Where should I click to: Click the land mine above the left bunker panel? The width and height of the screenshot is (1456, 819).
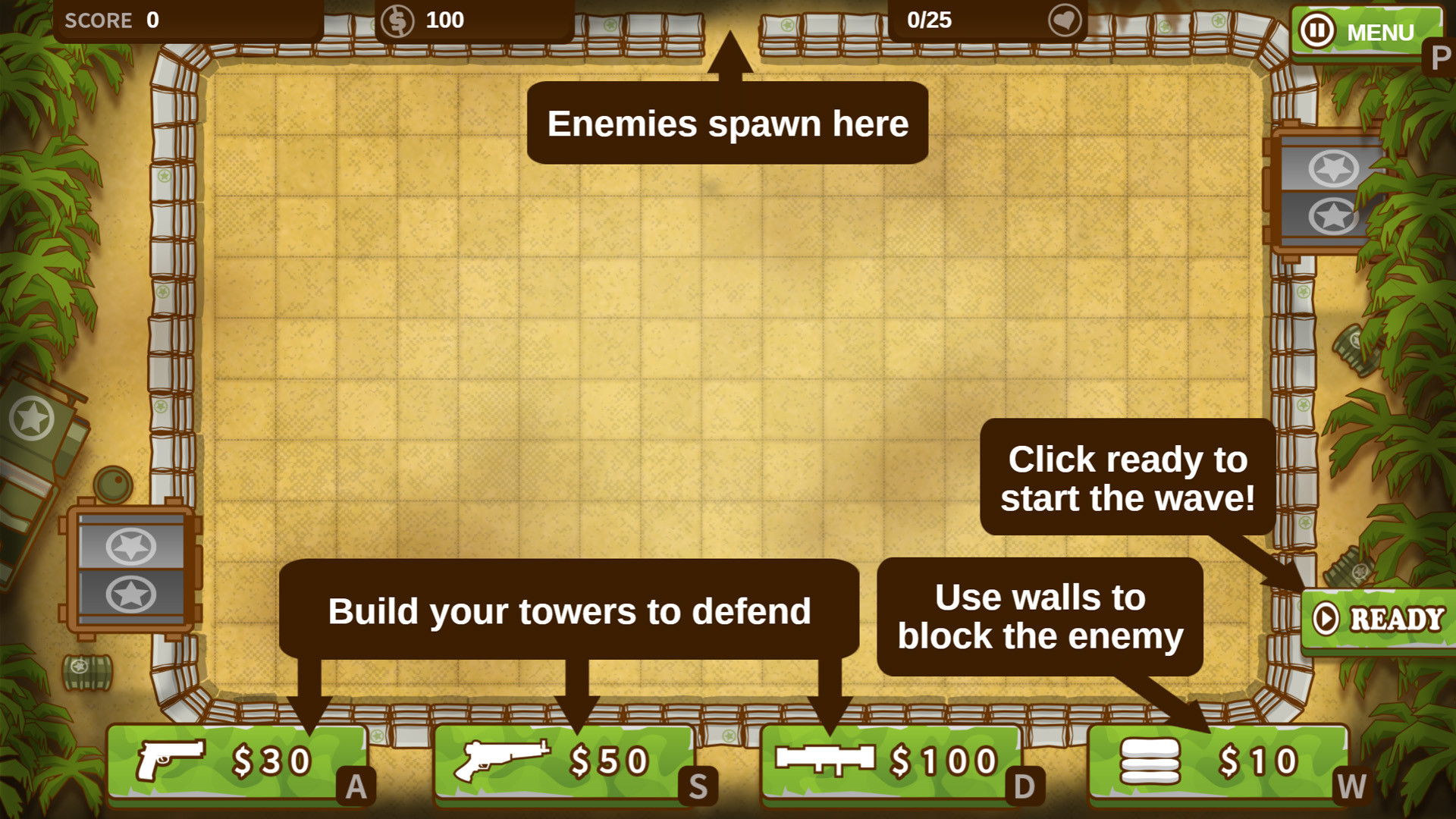click(x=114, y=483)
